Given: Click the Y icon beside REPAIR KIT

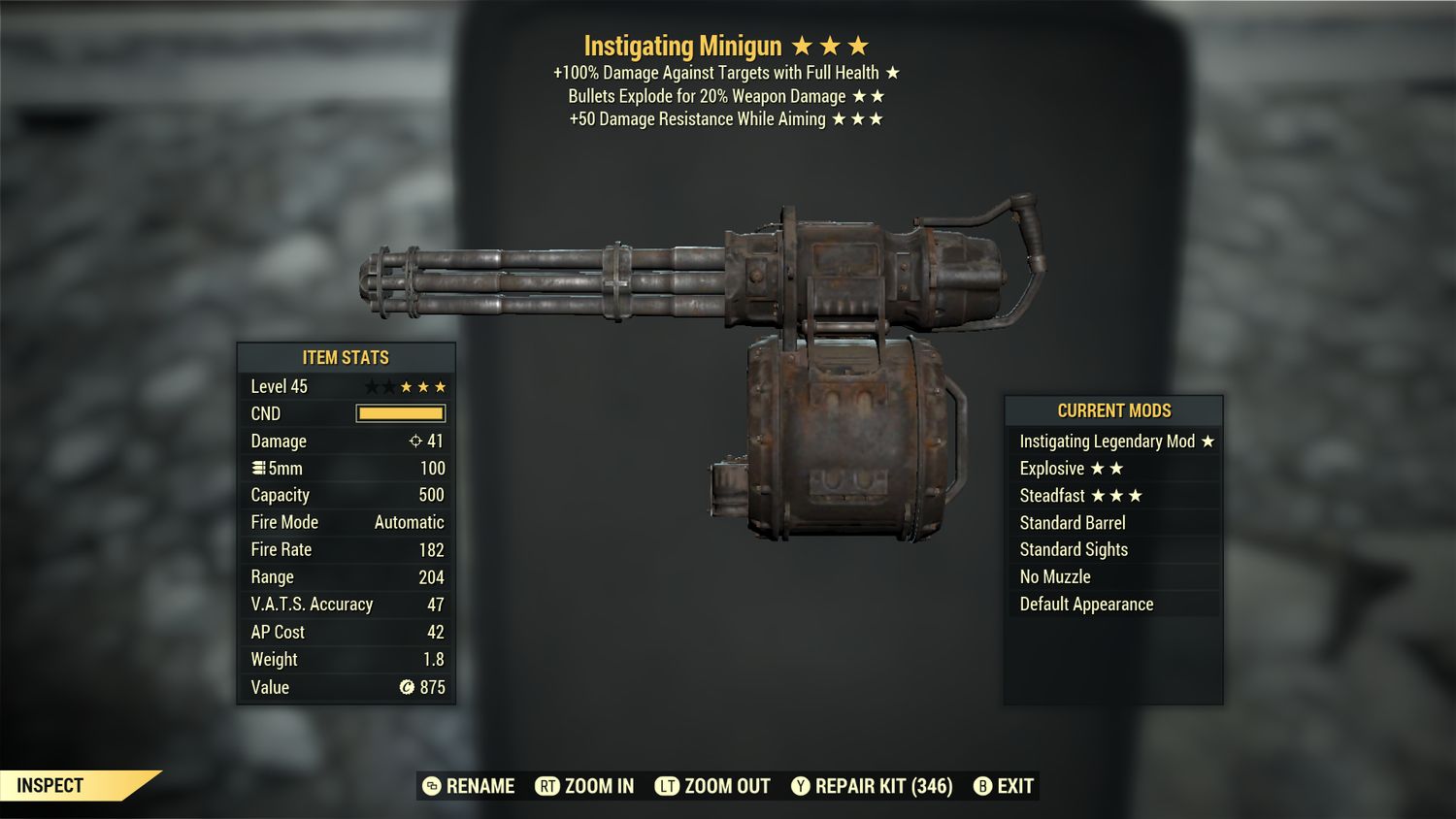Looking at the screenshot, I should click(802, 786).
